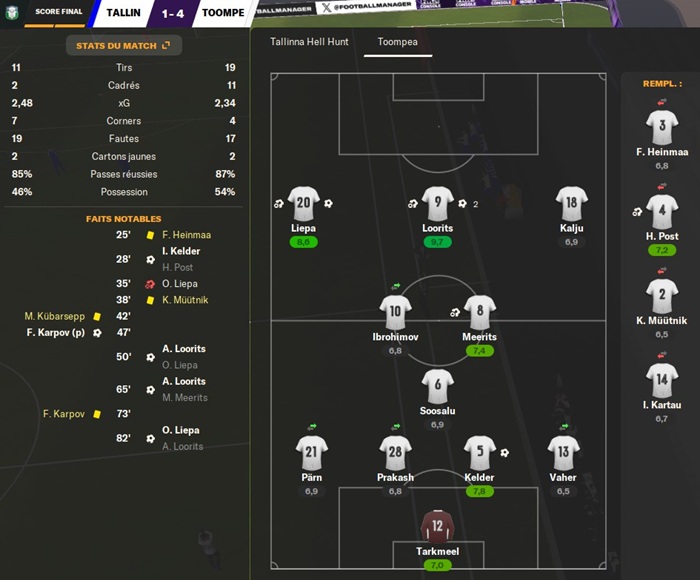
Task: Click defender Pärn number 21
Action: click(311, 453)
